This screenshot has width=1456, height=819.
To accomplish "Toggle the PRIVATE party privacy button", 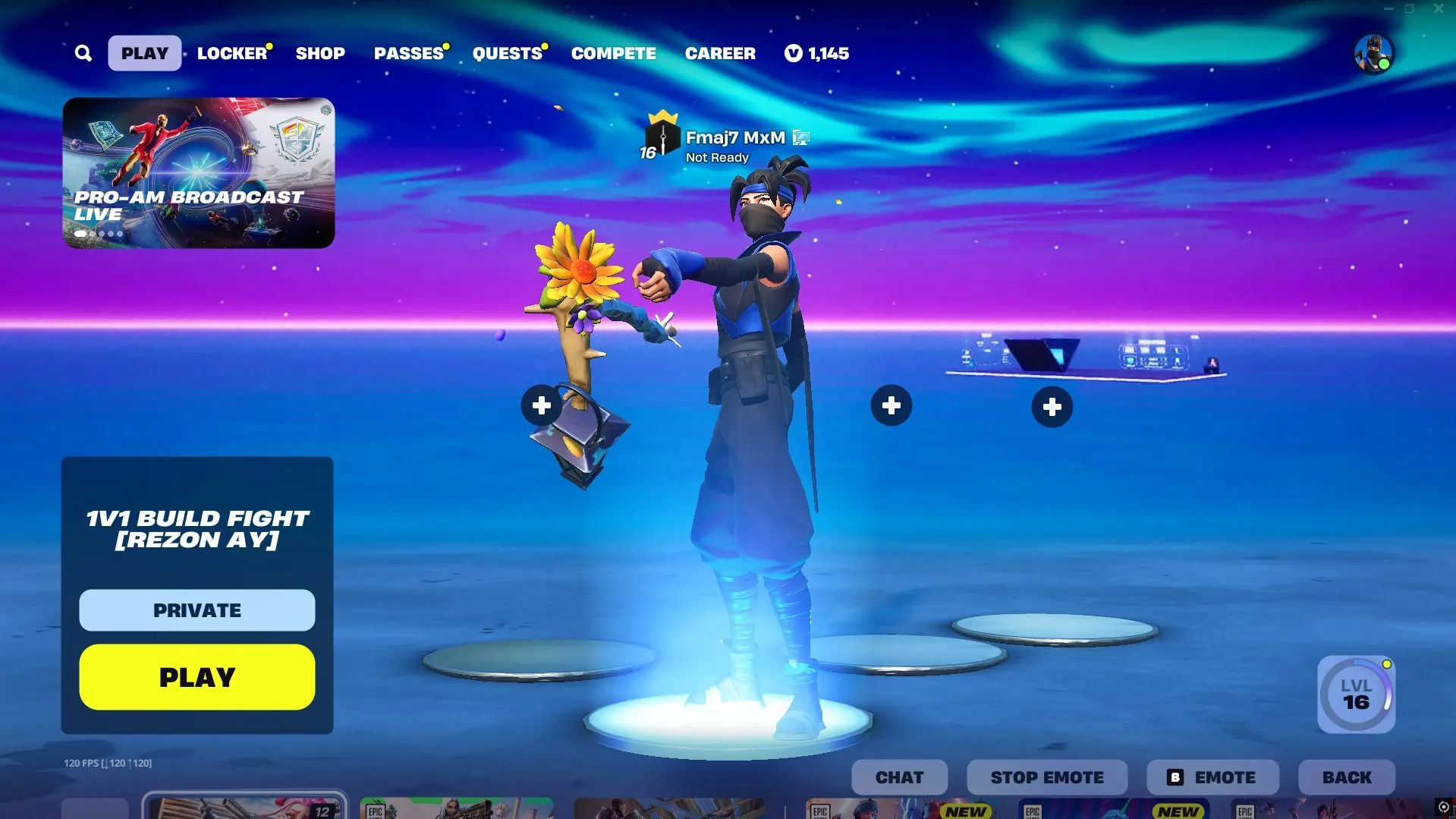I will [197, 610].
